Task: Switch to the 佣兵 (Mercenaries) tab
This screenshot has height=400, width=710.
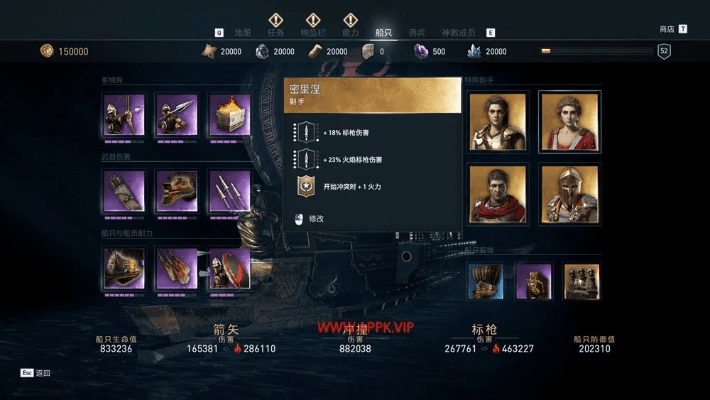Action: coord(416,33)
